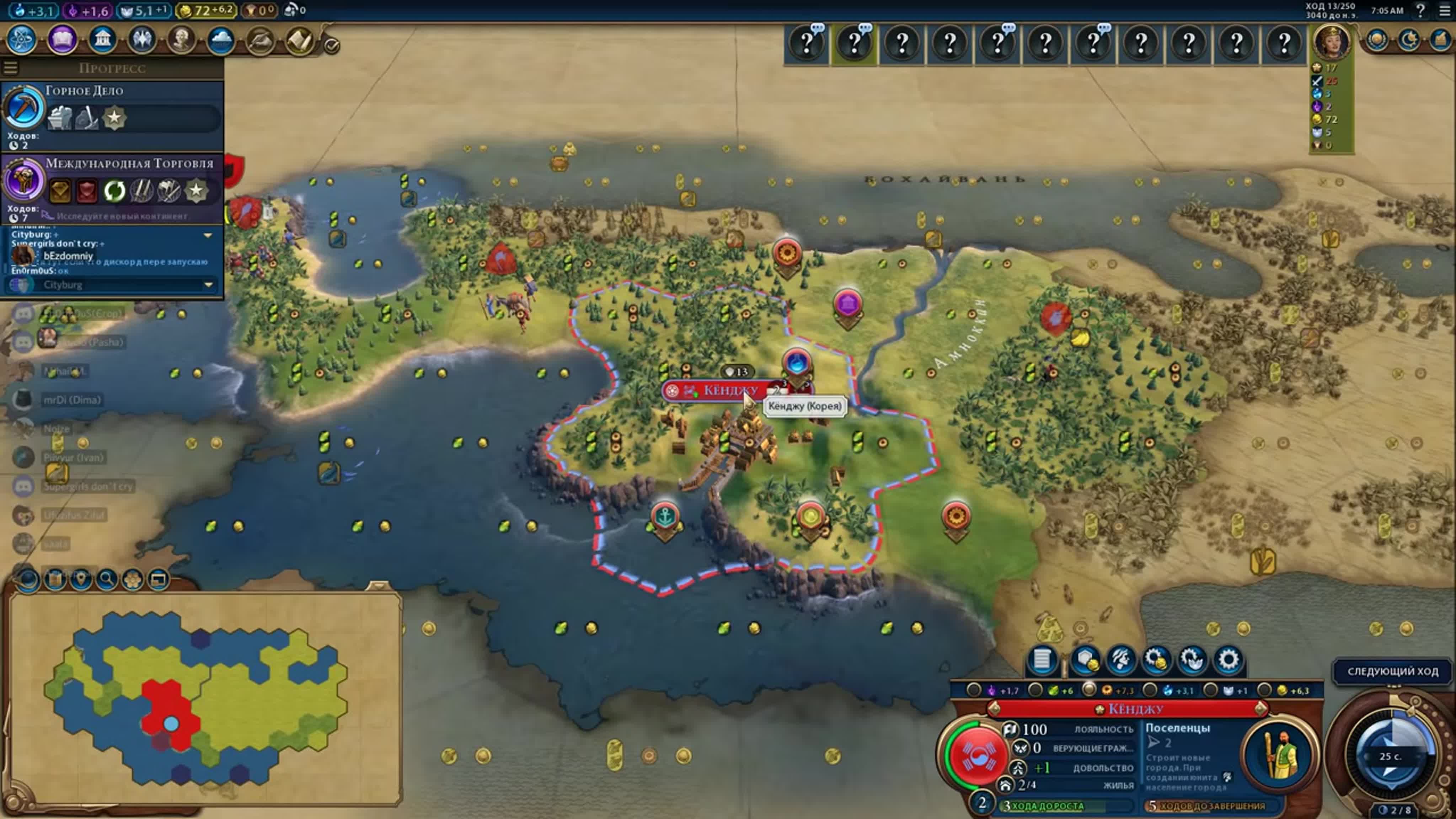Open the minimap search magnifier tool
This screenshot has height=819, width=1456.
pyautogui.click(x=107, y=579)
